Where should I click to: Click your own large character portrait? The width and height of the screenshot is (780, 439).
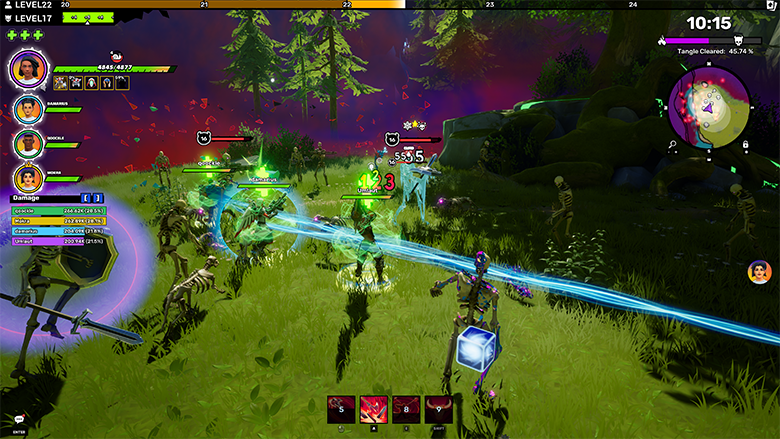point(29,69)
